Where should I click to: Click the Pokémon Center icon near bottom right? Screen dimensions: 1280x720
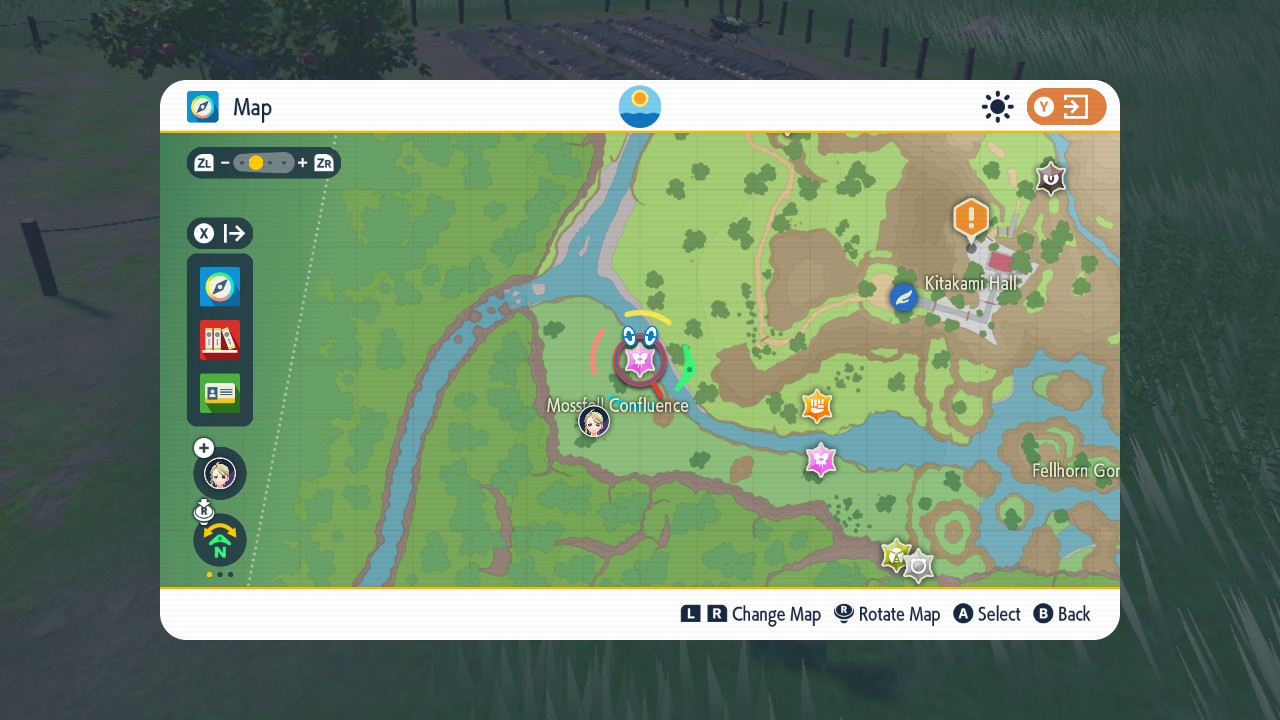tap(916, 564)
